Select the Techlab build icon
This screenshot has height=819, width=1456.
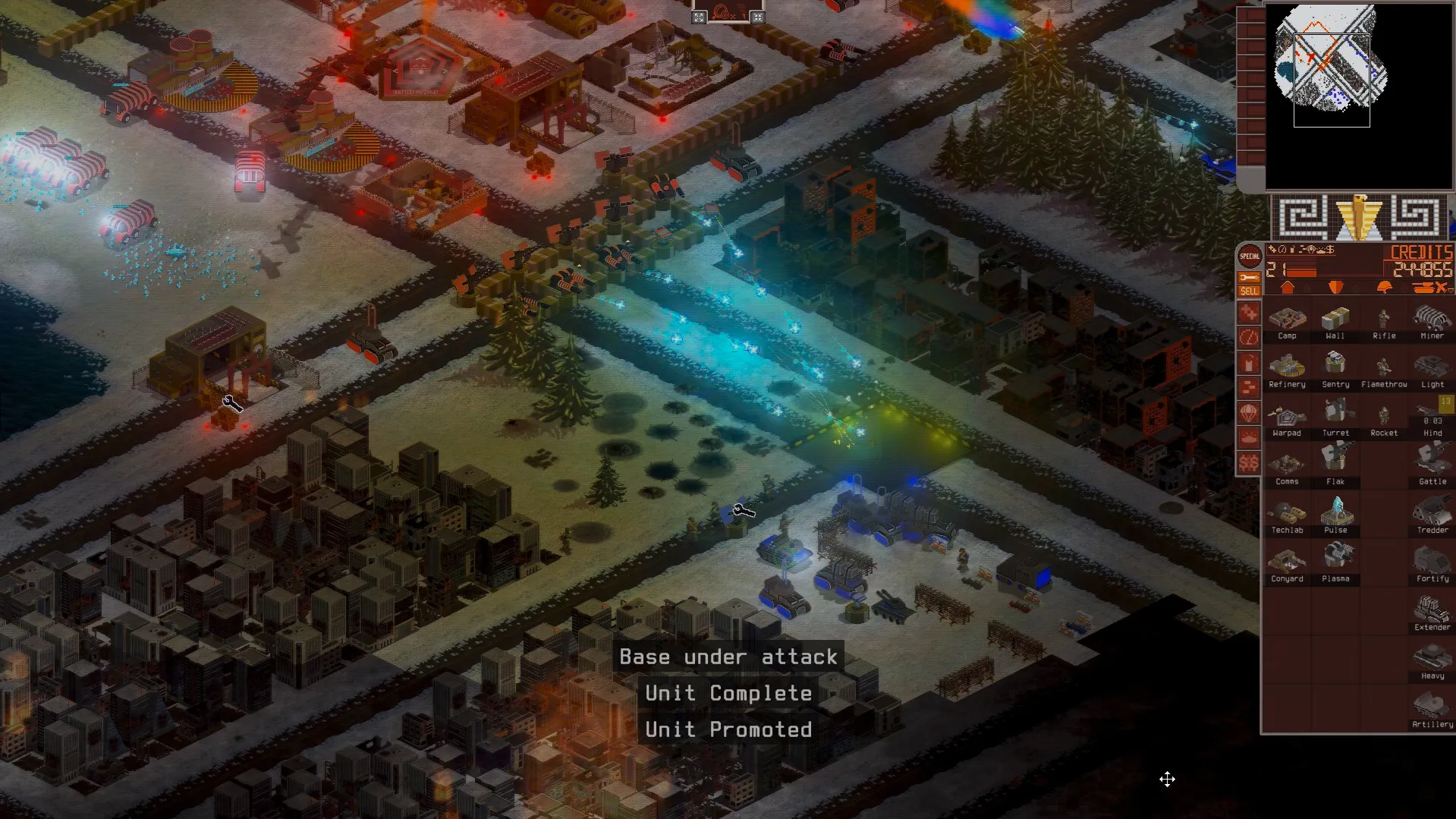(x=1288, y=514)
